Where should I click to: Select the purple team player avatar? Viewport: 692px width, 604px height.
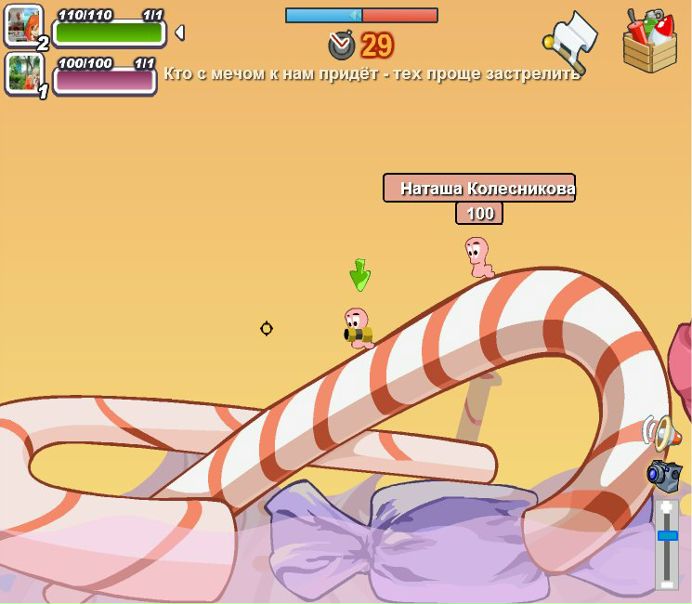coord(23,74)
